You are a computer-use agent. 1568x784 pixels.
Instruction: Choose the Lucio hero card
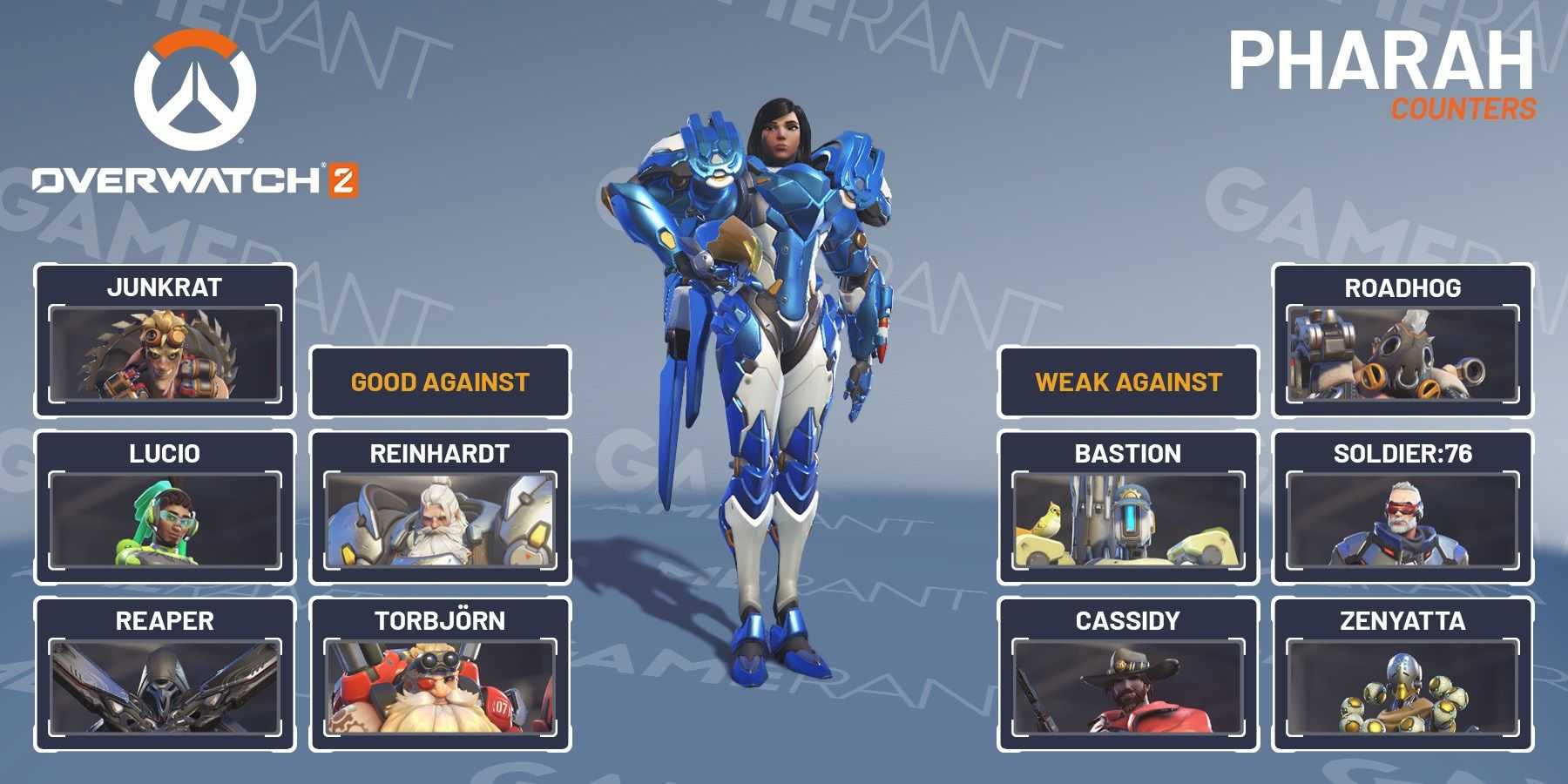[165, 507]
